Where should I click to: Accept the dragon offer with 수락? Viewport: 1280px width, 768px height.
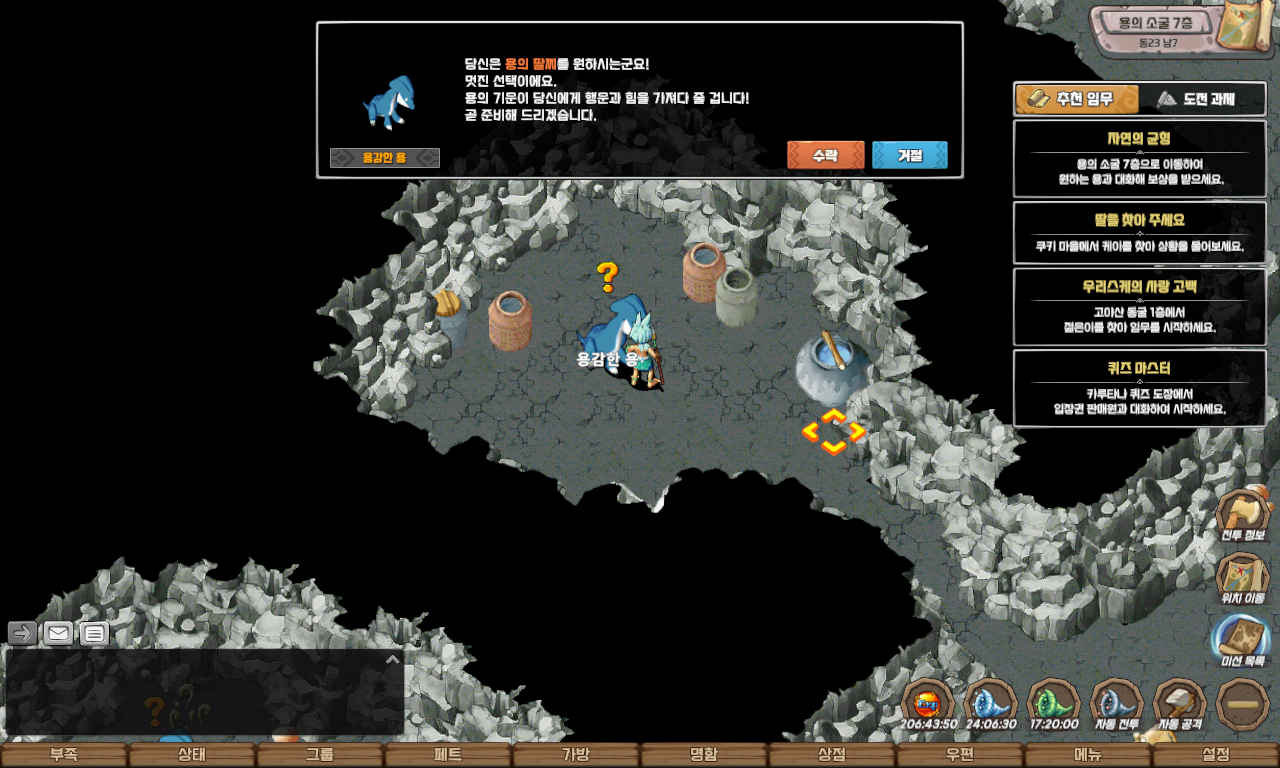(825, 156)
